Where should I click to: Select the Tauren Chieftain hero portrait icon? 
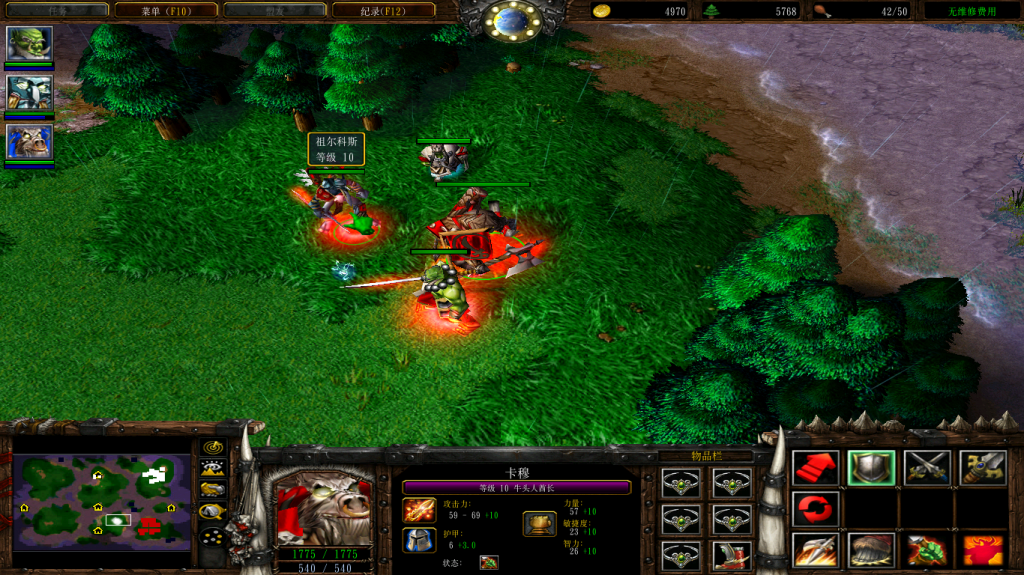pyautogui.click(x=29, y=141)
